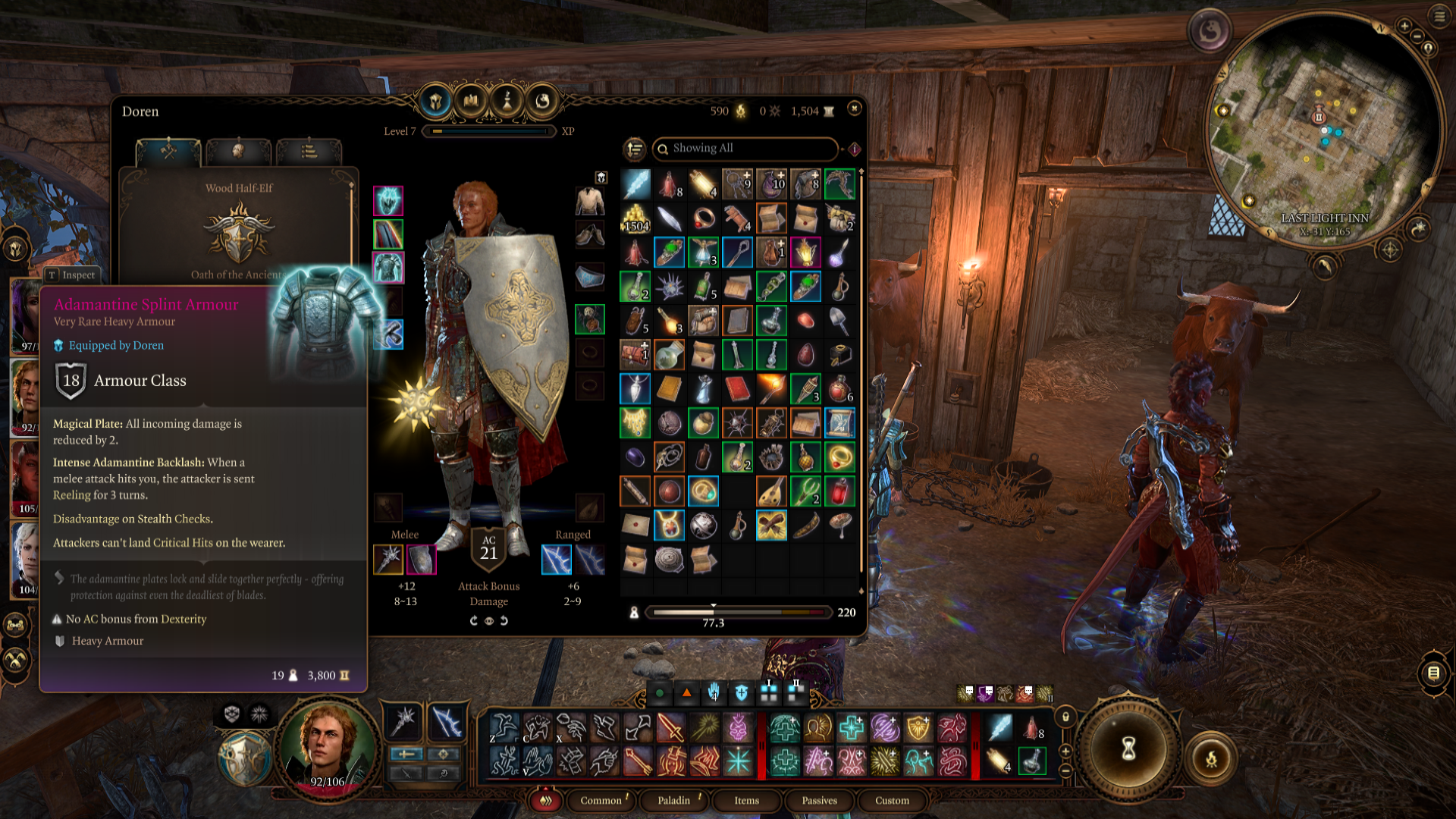Click the inventory sort icon beside the search bar
1456x819 pixels.
pos(634,149)
